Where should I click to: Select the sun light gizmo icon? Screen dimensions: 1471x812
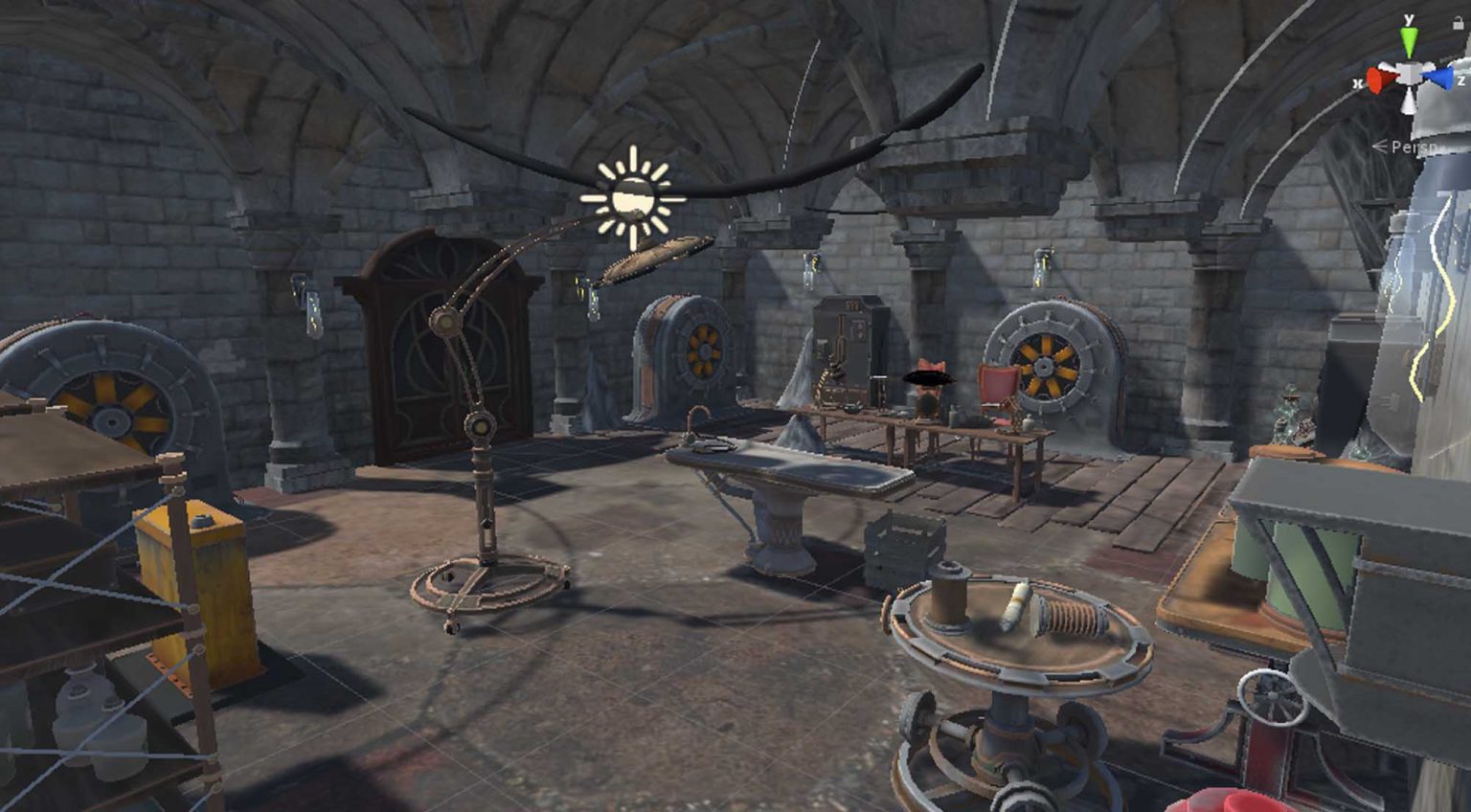(x=632, y=198)
